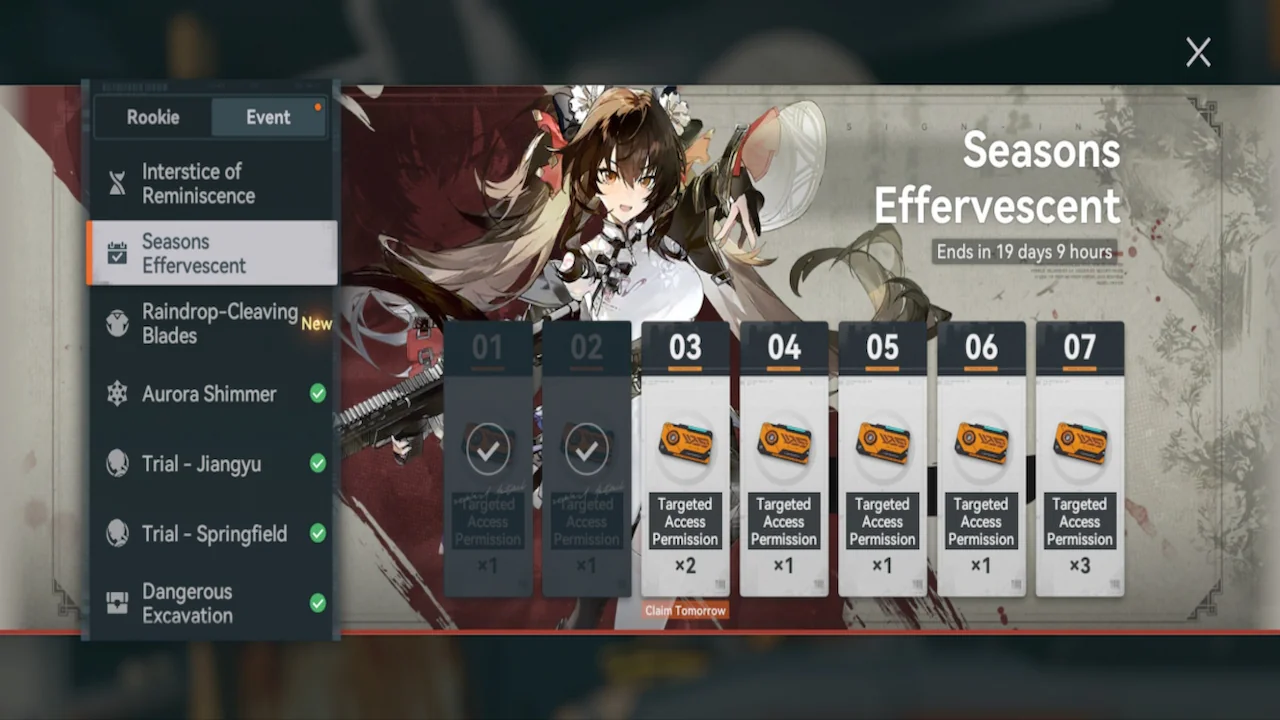Click the Seasons Effervescent sign-in icon
Image resolution: width=1280 pixels, height=720 pixels.
click(117, 253)
